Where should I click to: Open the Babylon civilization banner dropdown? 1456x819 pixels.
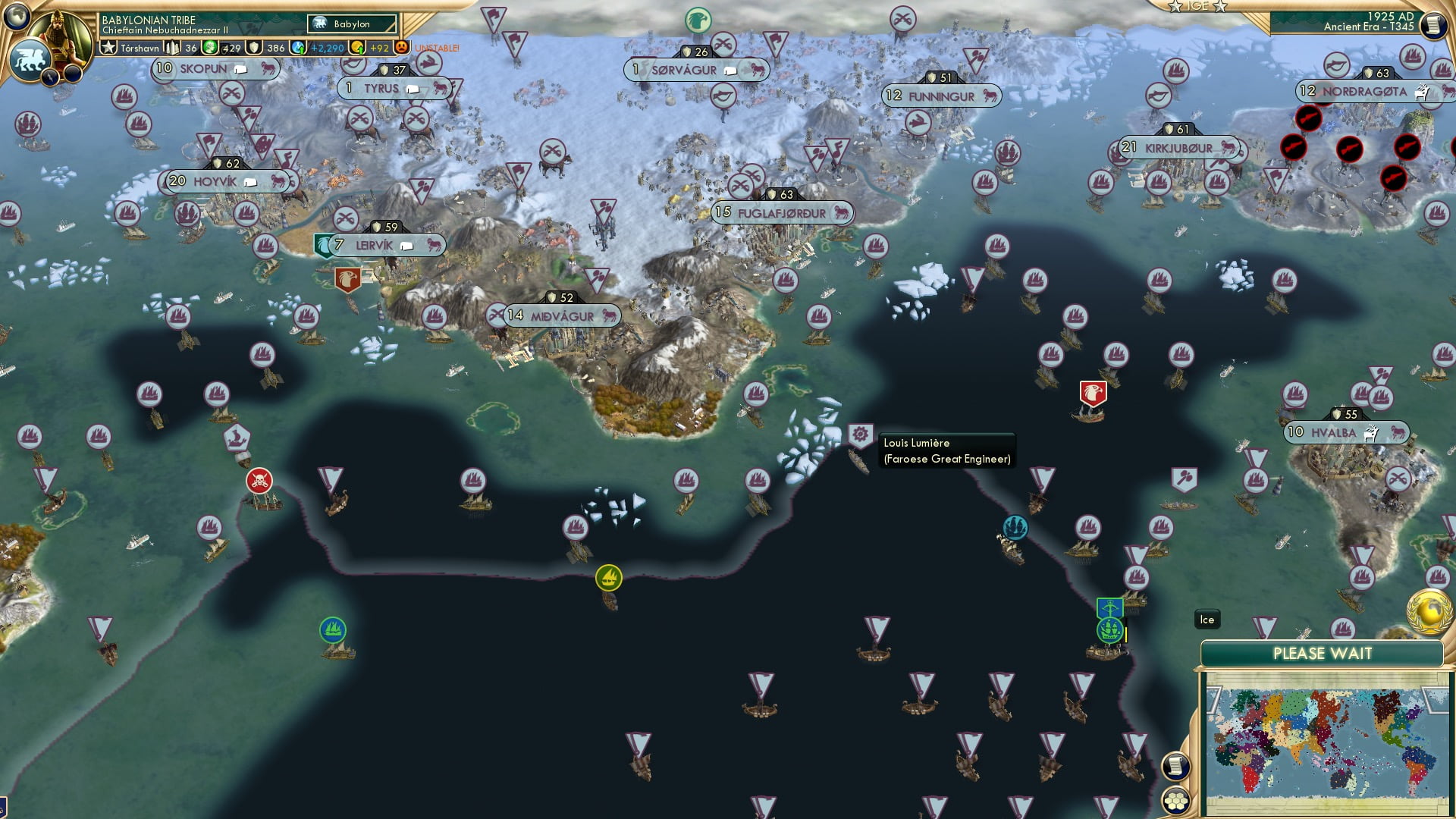(x=350, y=24)
